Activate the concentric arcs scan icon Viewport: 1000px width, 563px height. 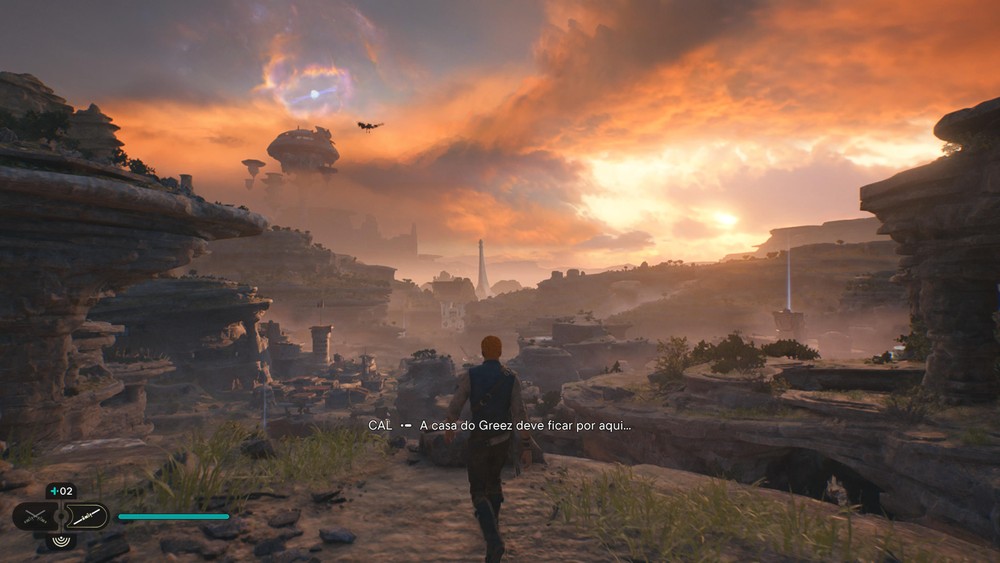point(61,541)
